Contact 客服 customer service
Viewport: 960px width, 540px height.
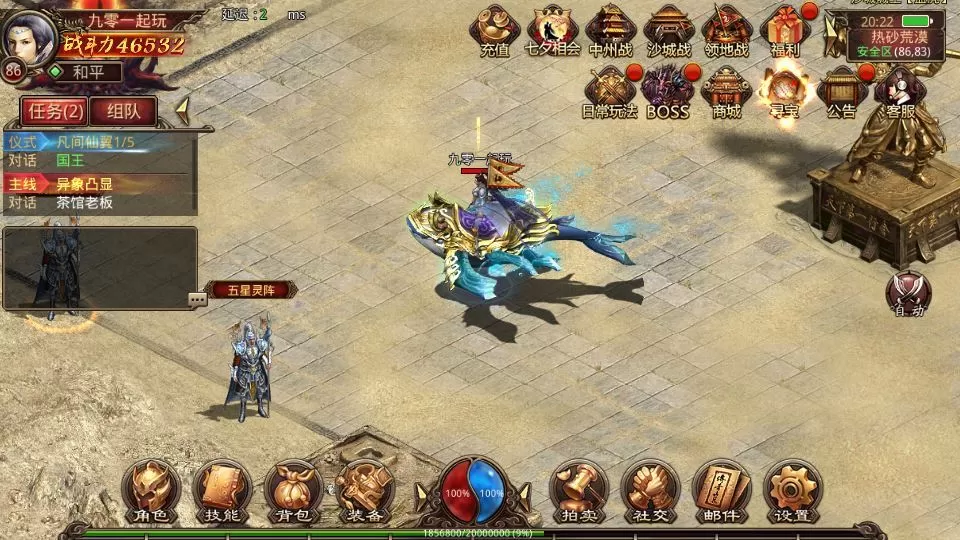pyautogui.click(x=900, y=91)
